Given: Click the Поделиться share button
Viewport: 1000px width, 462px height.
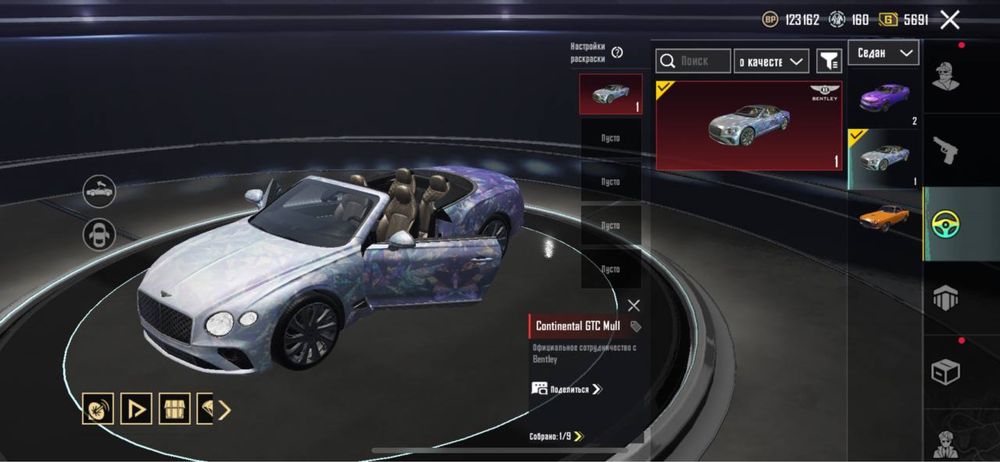Looking at the screenshot, I should 567,388.
